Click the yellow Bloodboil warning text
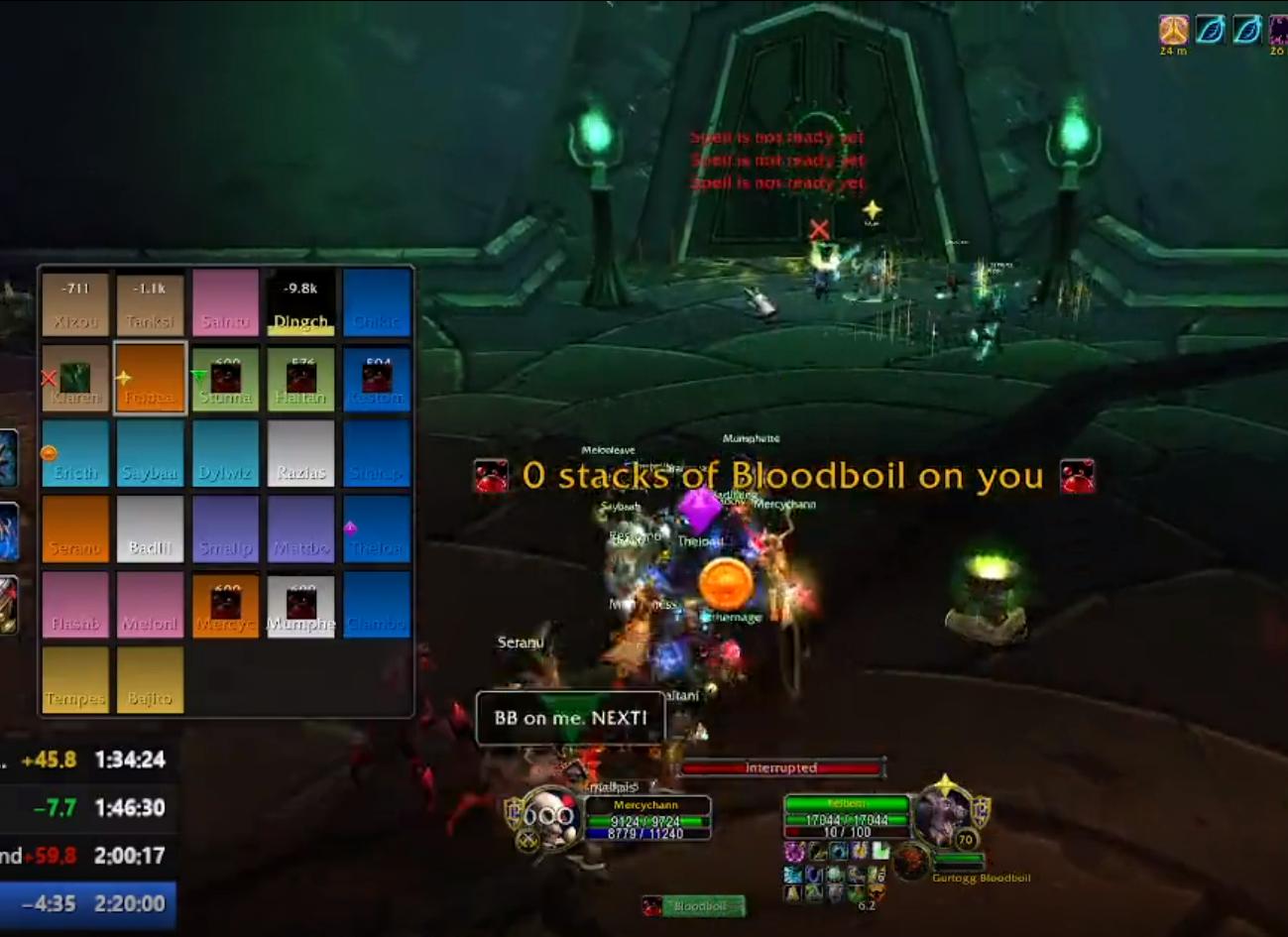Viewport: 1288px width, 937px height. pyautogui.click(x=779, y=476)
